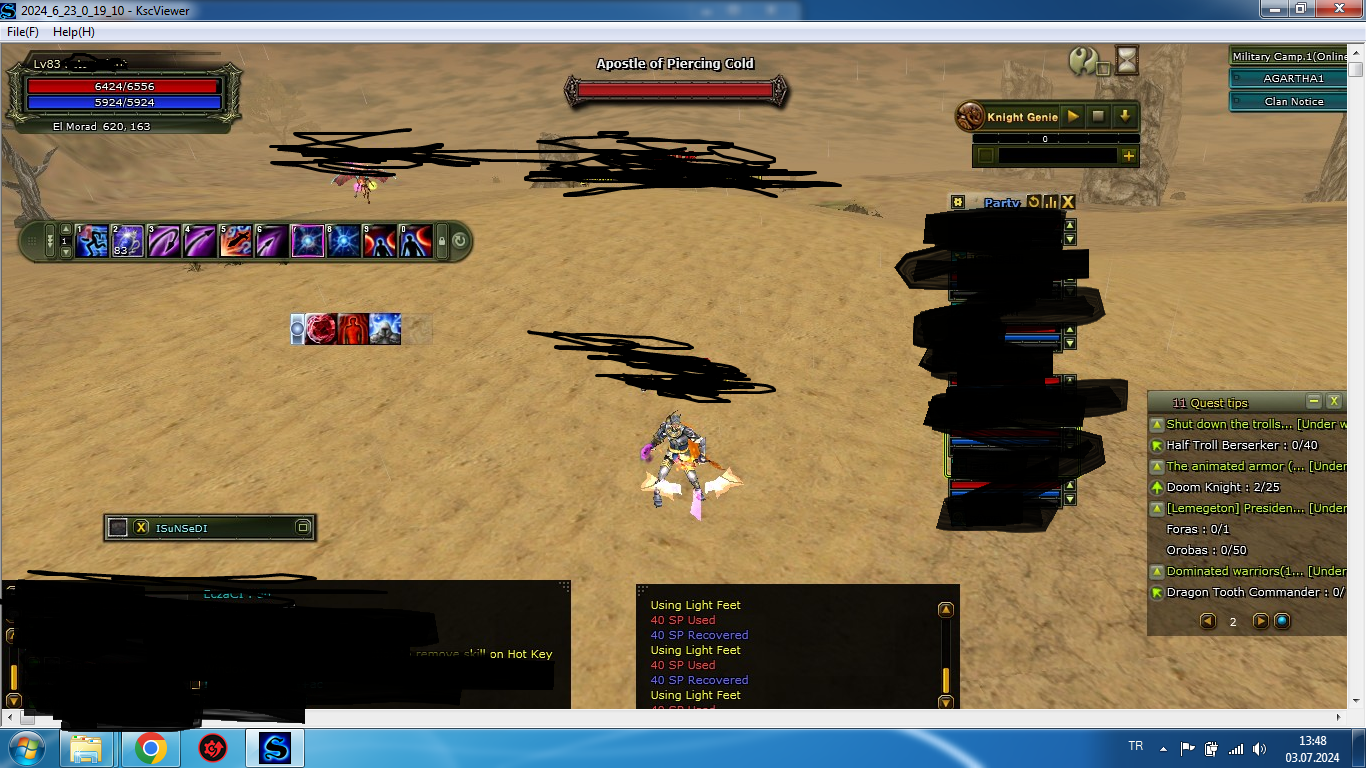1366x768 pixels.
Task: Click the Apostle of Piercing Cold health bar
Action: tap(674, 88)
